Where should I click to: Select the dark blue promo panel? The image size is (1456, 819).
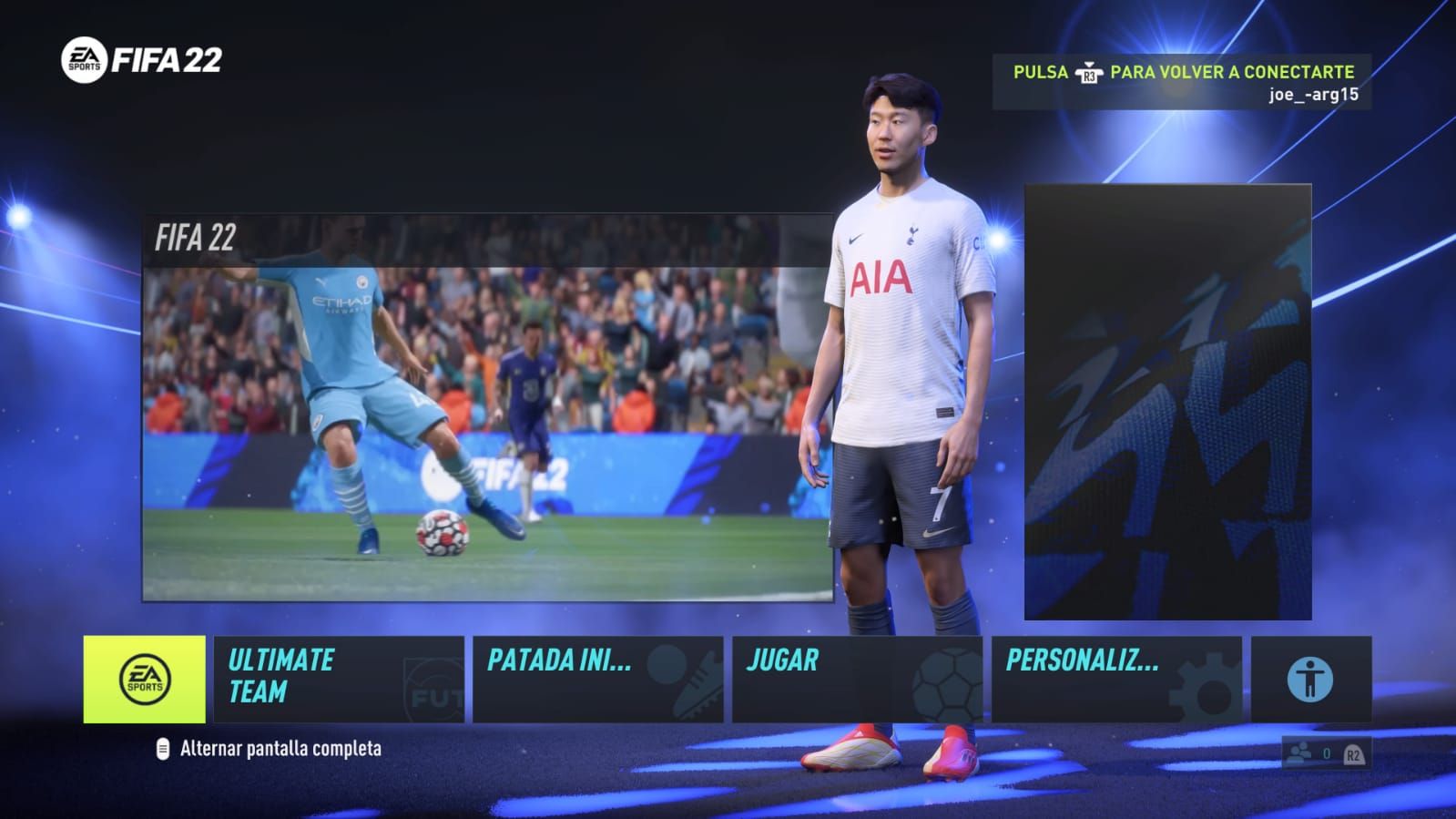coord(1167,402)
